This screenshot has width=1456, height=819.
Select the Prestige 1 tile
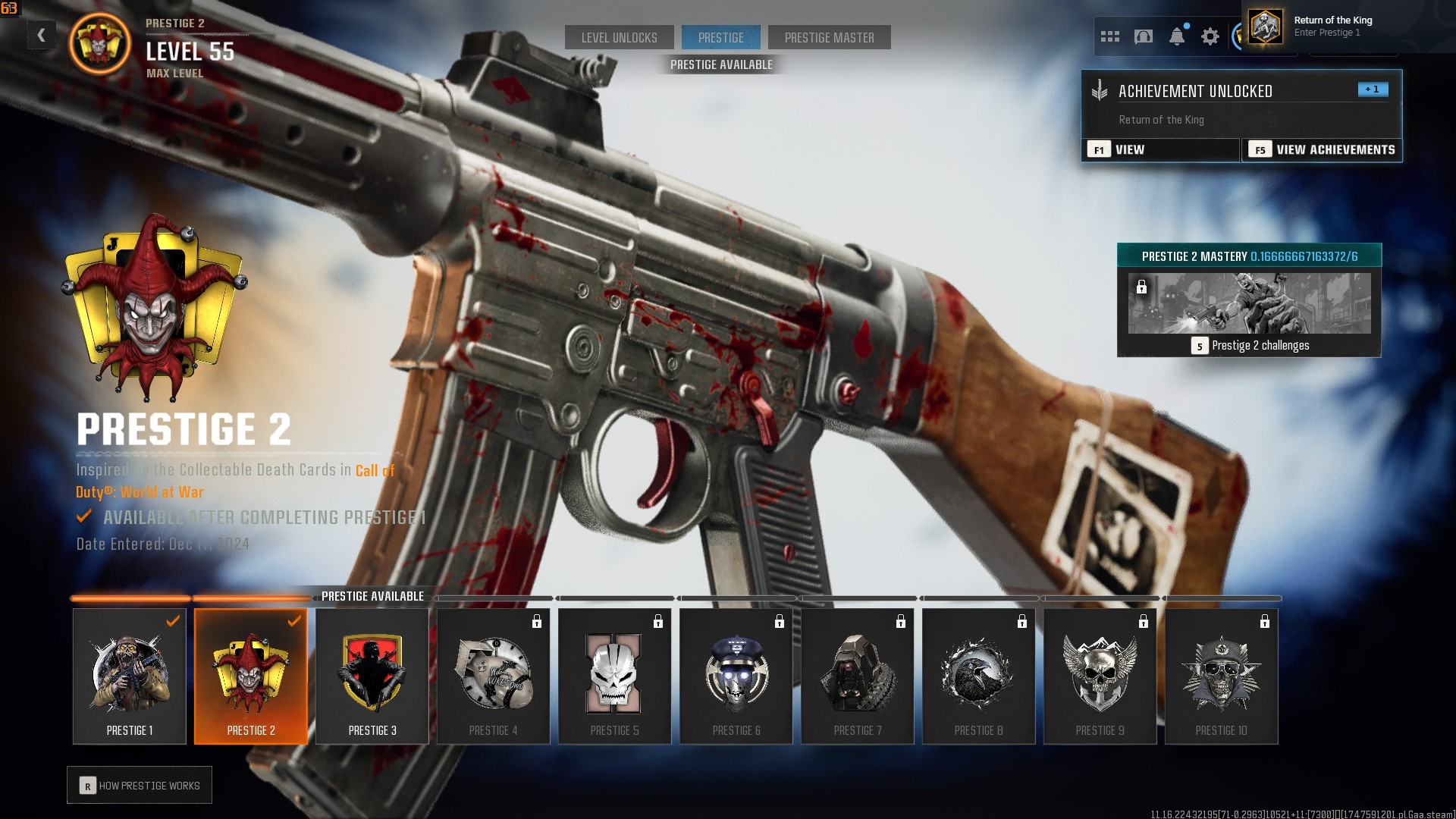(130, 676)
